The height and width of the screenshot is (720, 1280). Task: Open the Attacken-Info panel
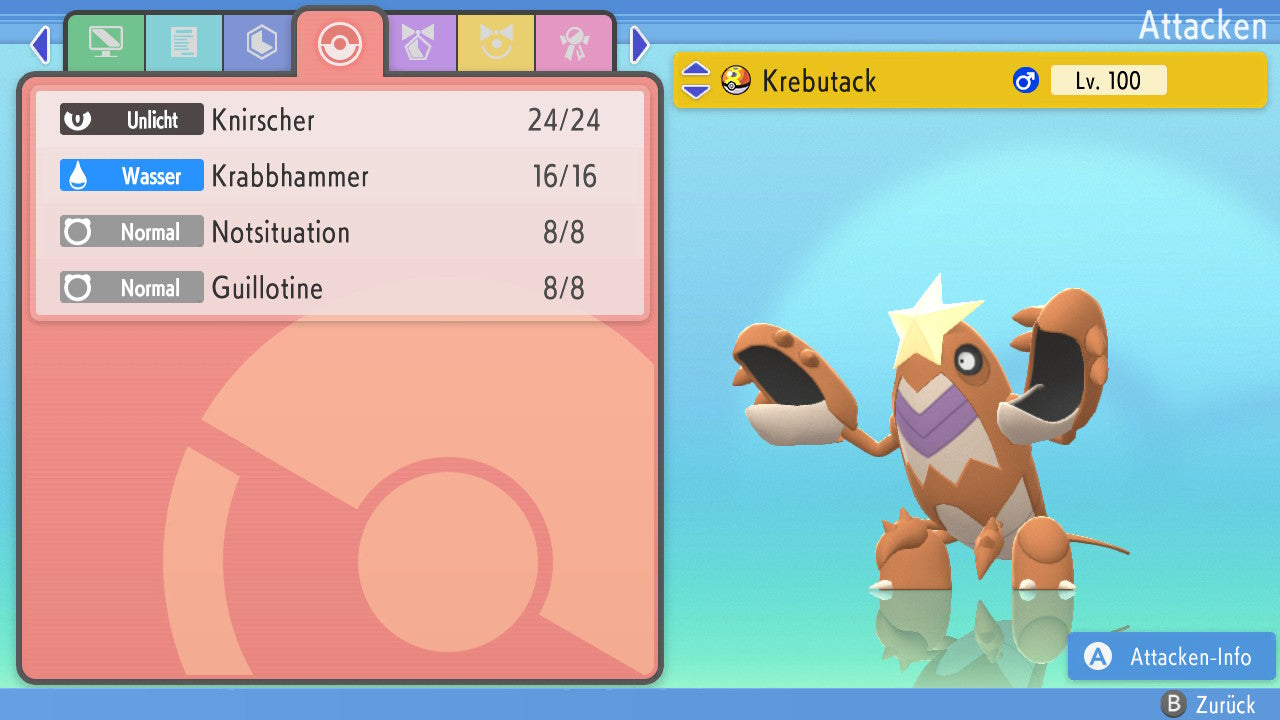(x=1172, y=657)
